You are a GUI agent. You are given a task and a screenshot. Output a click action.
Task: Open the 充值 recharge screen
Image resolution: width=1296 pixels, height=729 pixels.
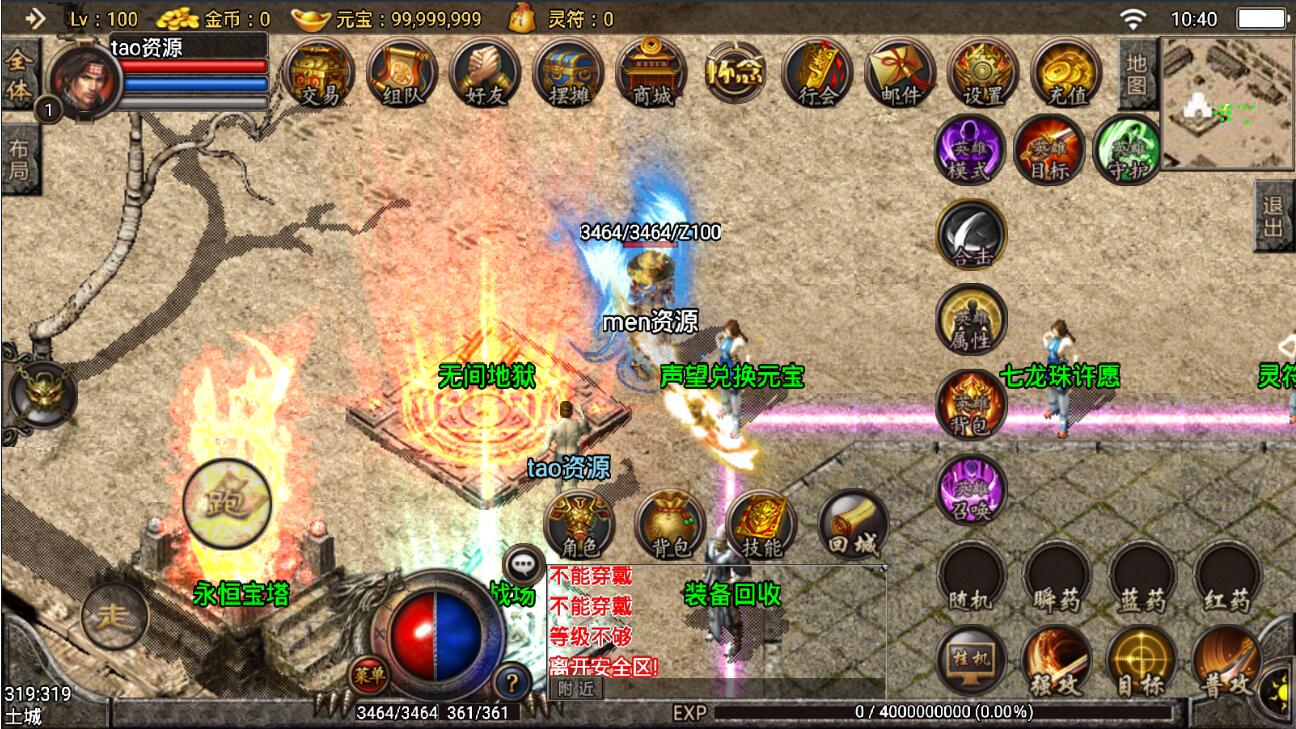click(1066, 72)
